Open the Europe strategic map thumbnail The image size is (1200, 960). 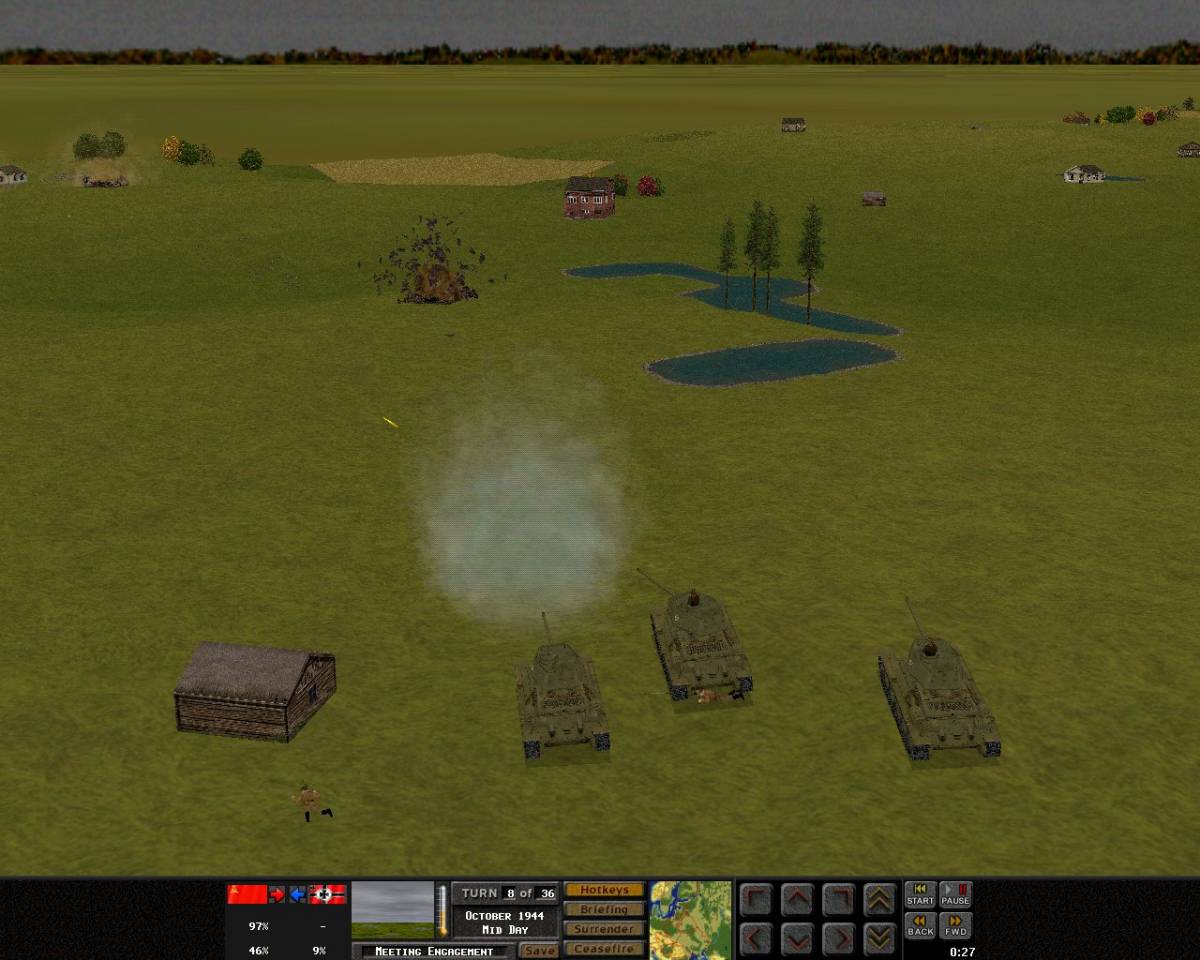(x=690, y=920)
